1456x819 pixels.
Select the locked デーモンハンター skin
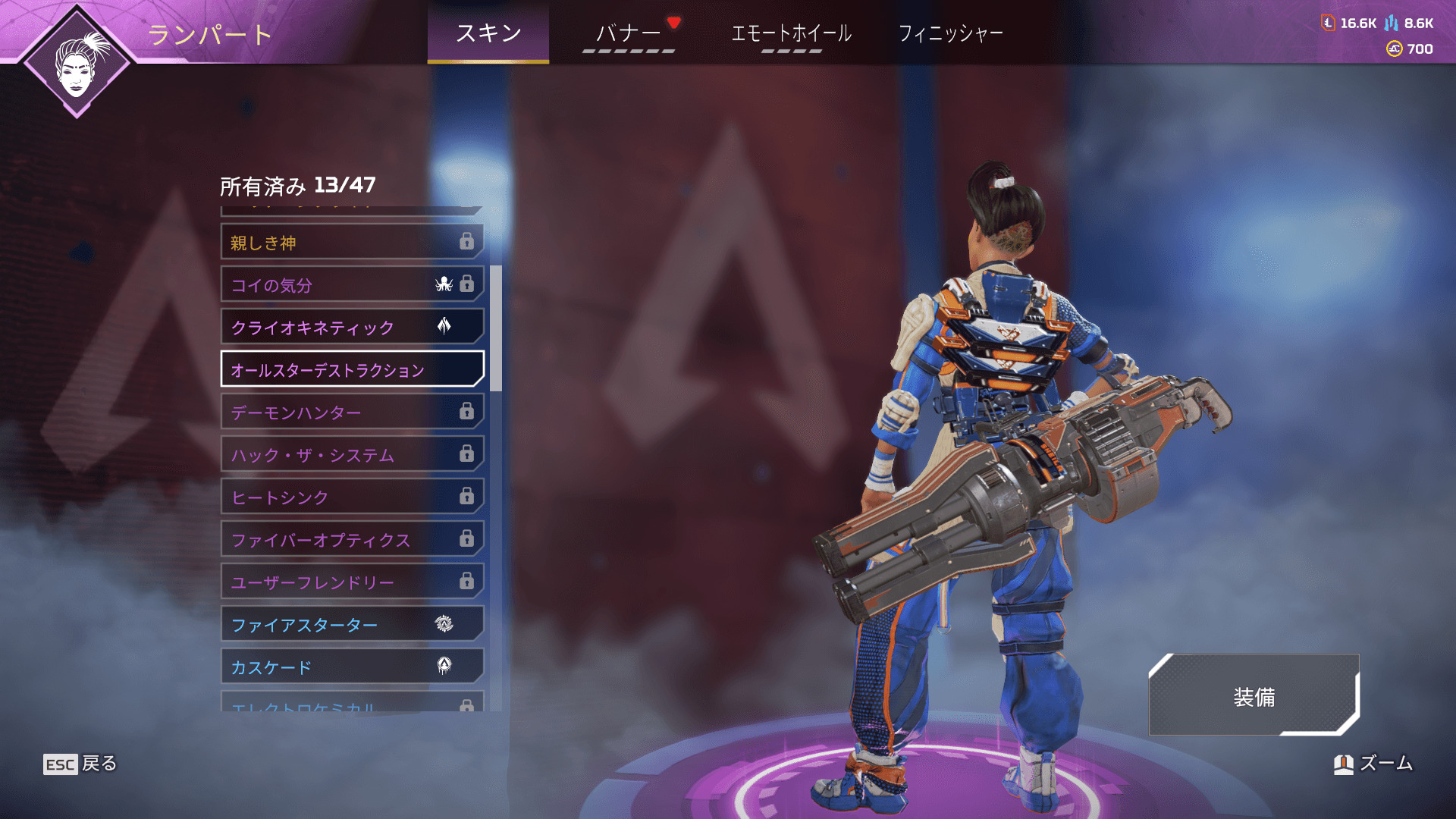(352, 413)
